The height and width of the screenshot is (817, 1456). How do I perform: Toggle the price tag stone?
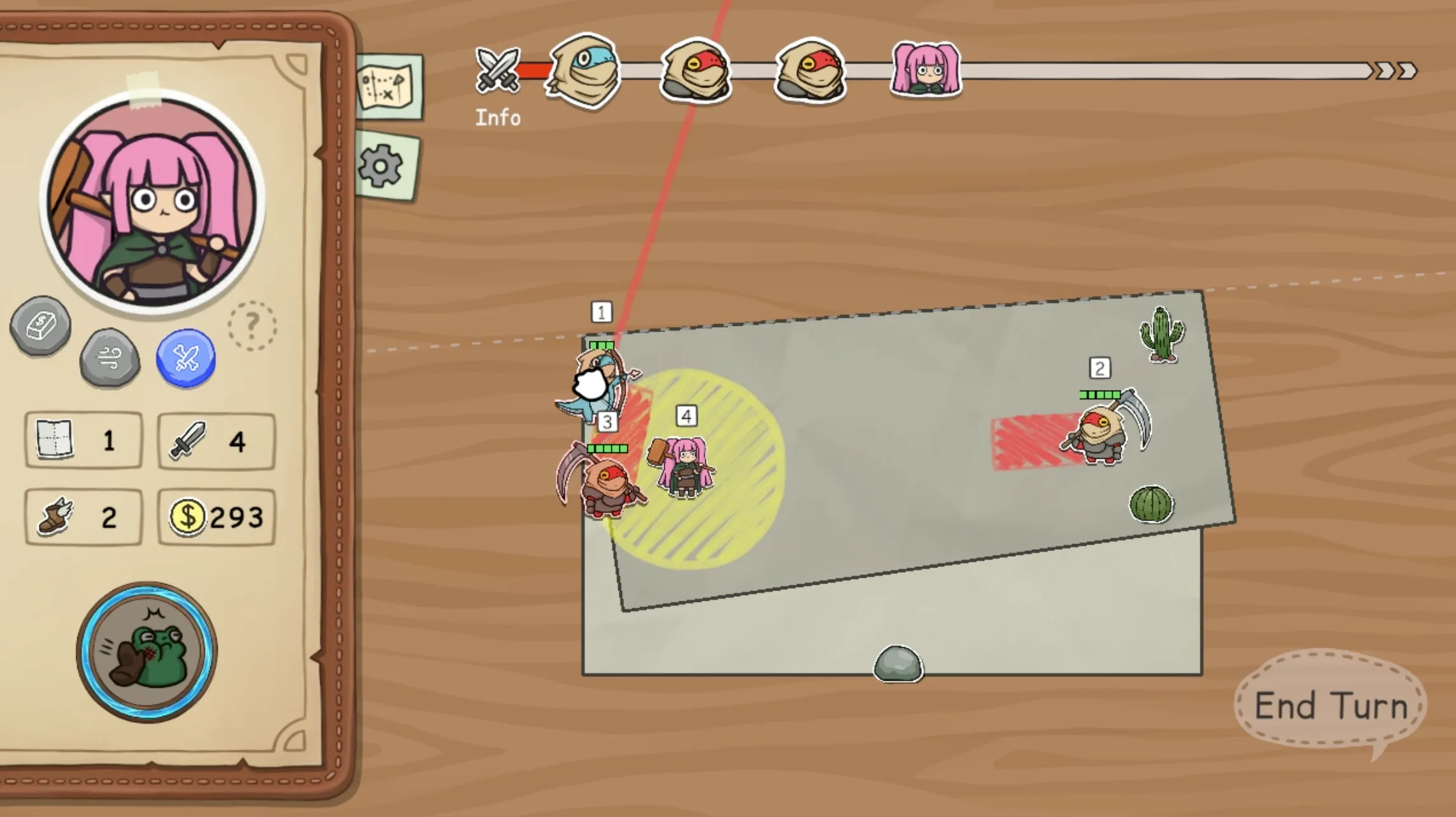(x=39, y=326)
